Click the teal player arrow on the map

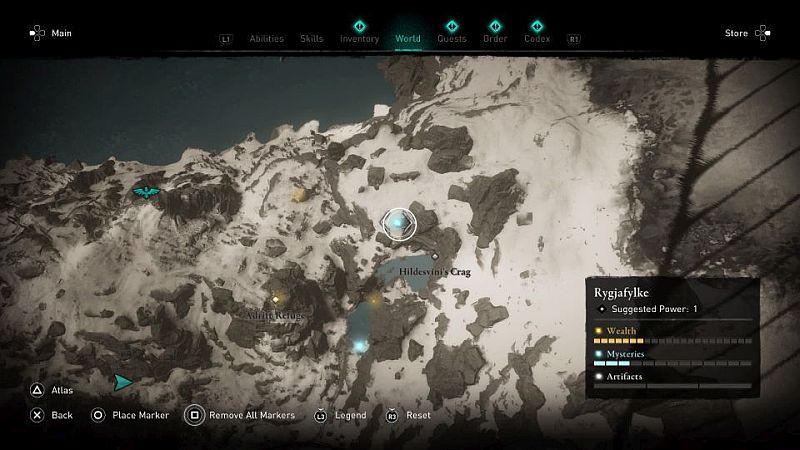click(122, 382)
